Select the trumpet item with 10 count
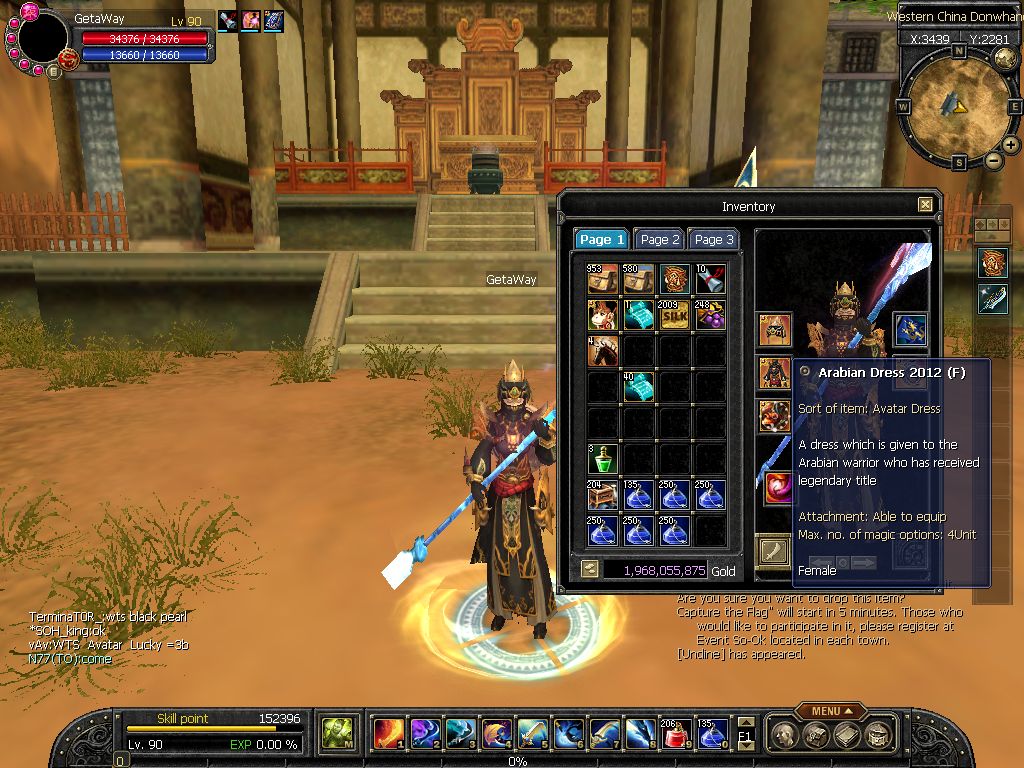Viewport: 1024px width, 768px height. click(710, 279)
